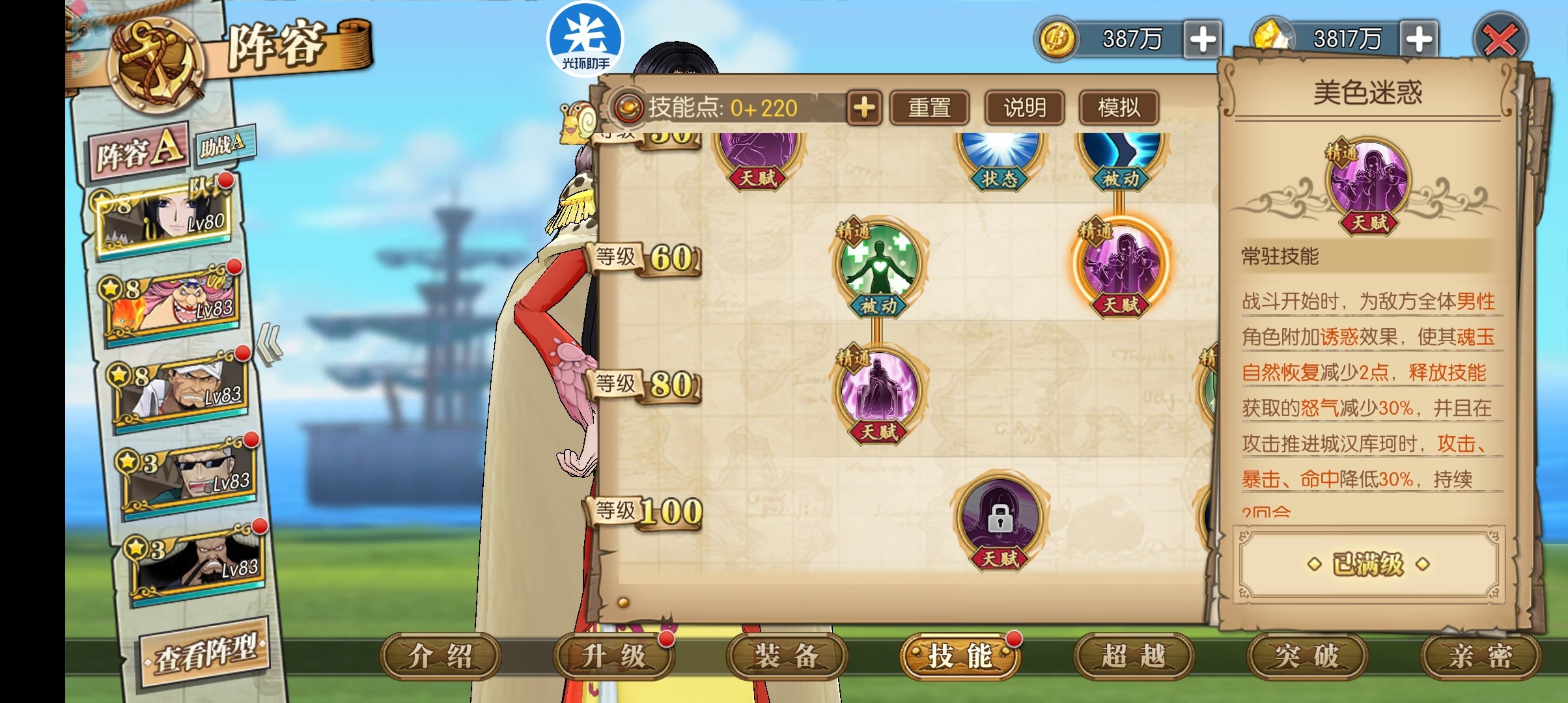Close the lineup screen with the red X

1500,40
